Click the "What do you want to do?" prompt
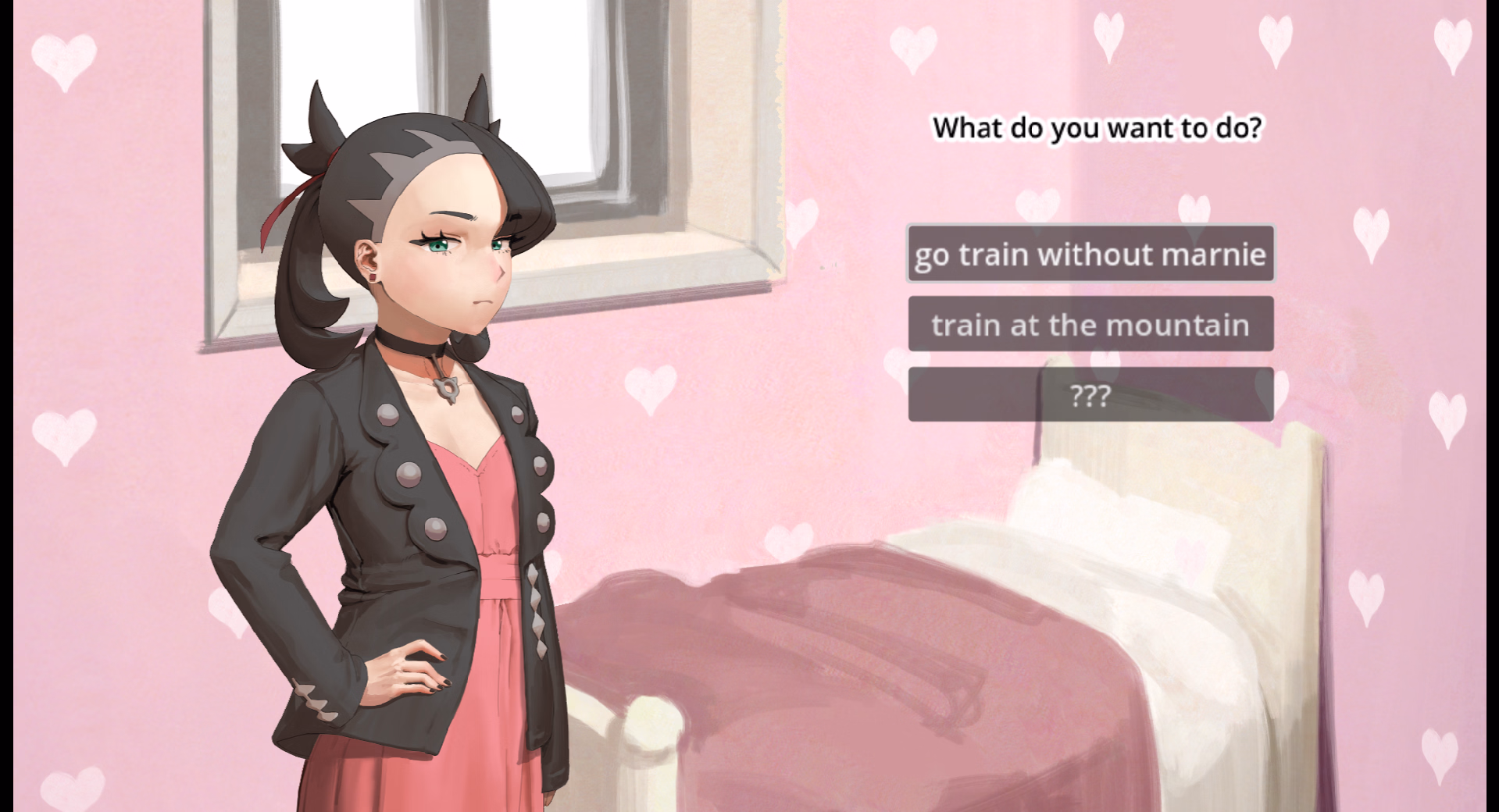 [1097, 127]
